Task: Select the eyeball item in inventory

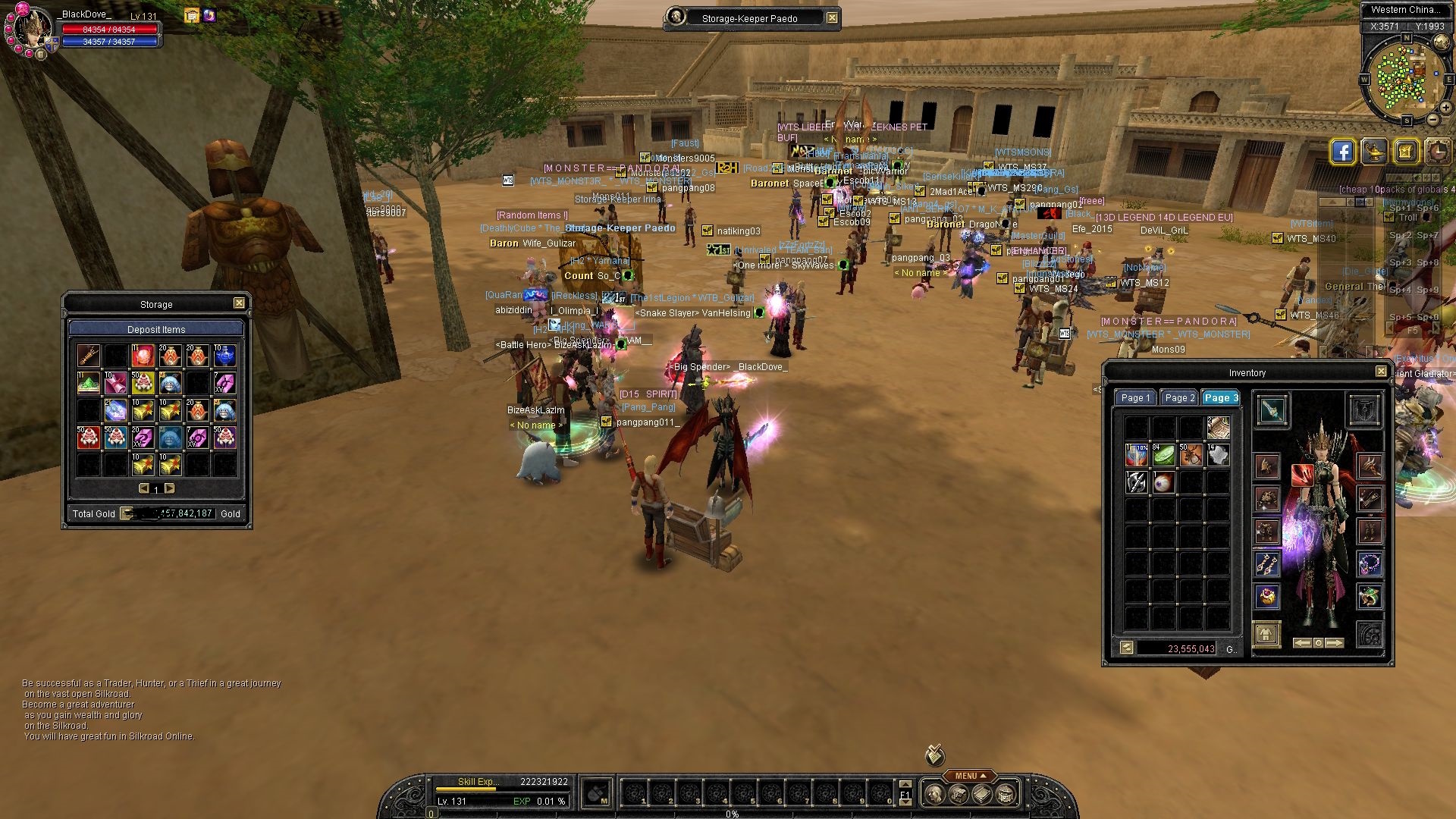Action: tap(1163, 482)
